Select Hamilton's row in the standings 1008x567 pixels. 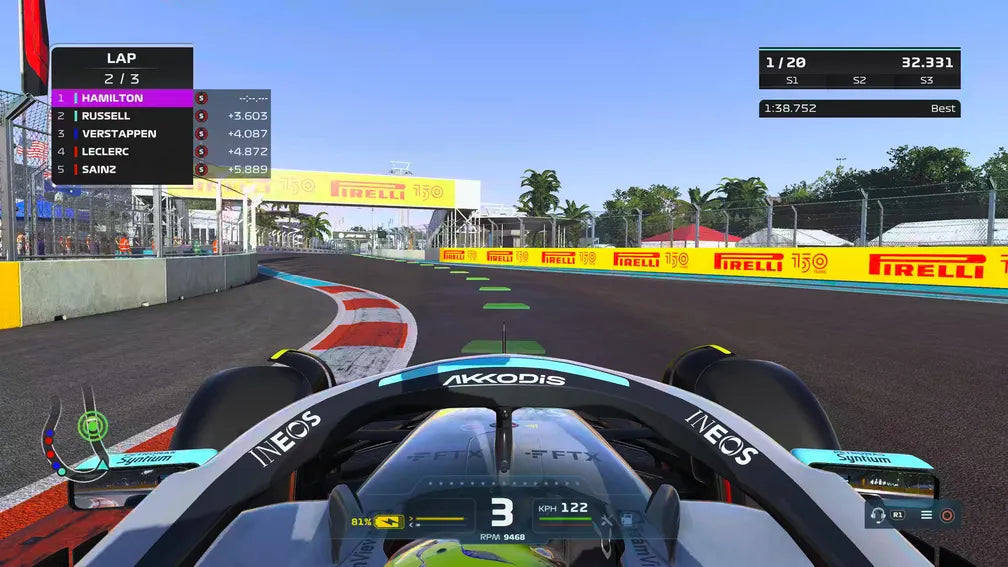click(x=122, y=98)
